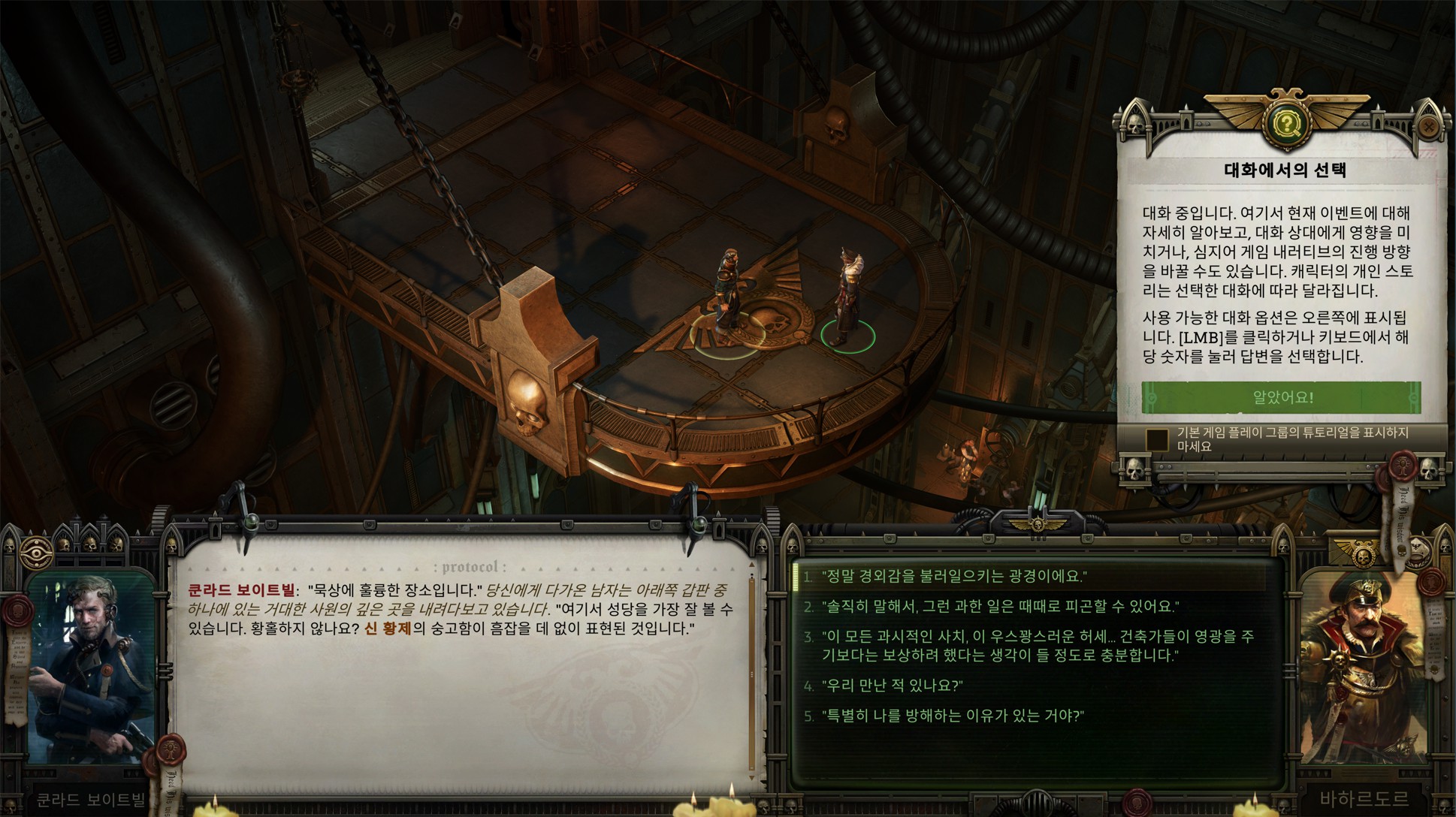Close the 대화에서의 선택 tutorial window

[x=1428, y=128]
